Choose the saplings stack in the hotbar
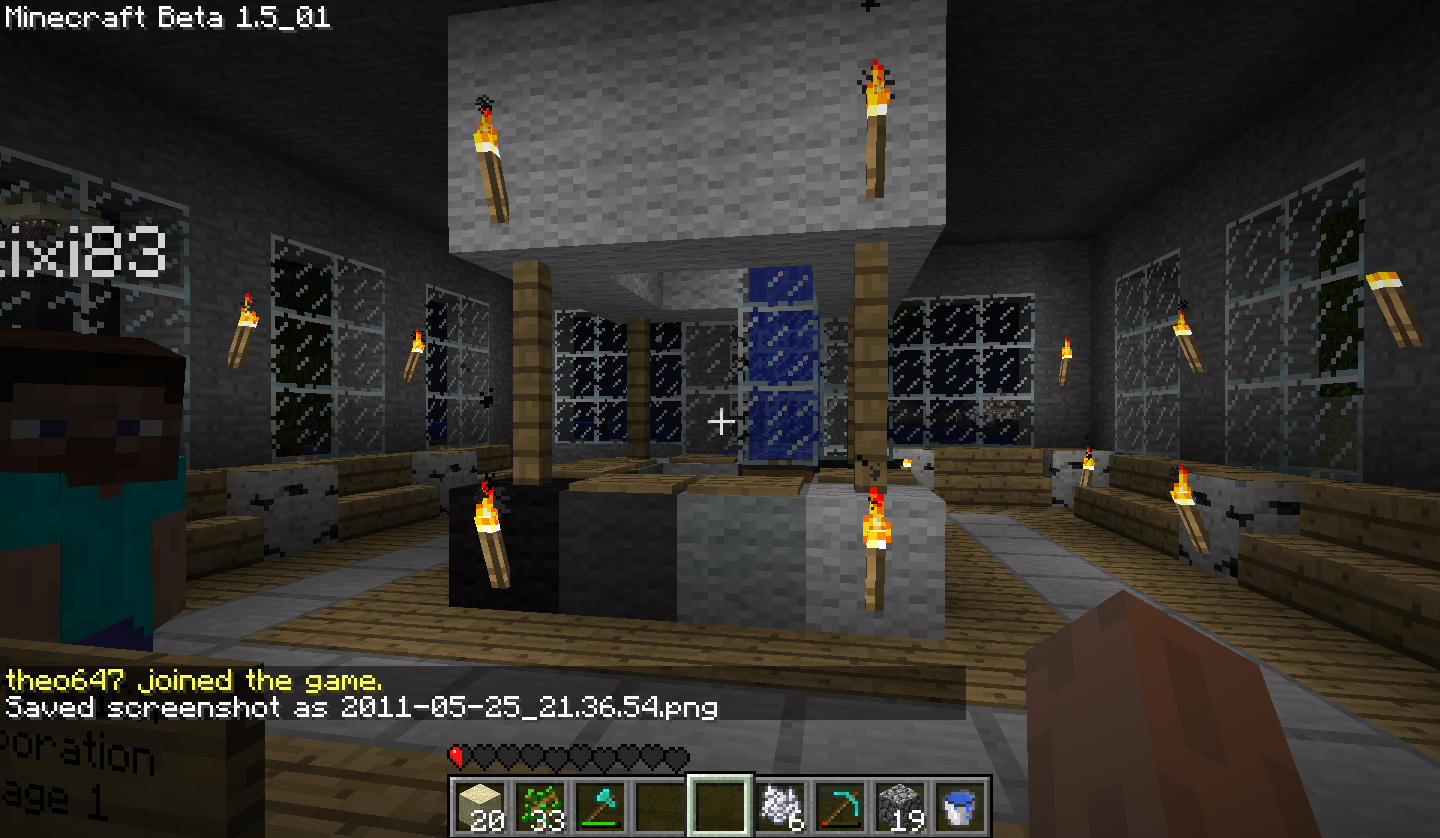The image size is (1440, 838). coord(539,806)
